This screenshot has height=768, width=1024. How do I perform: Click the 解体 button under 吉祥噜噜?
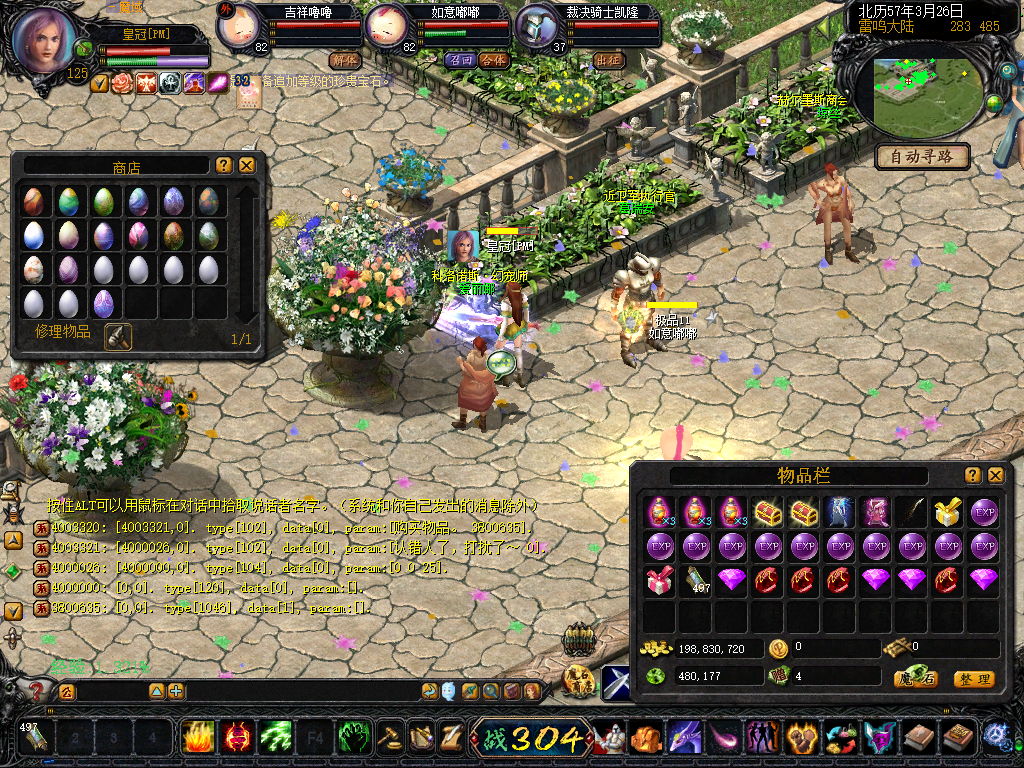click(344, 60)
